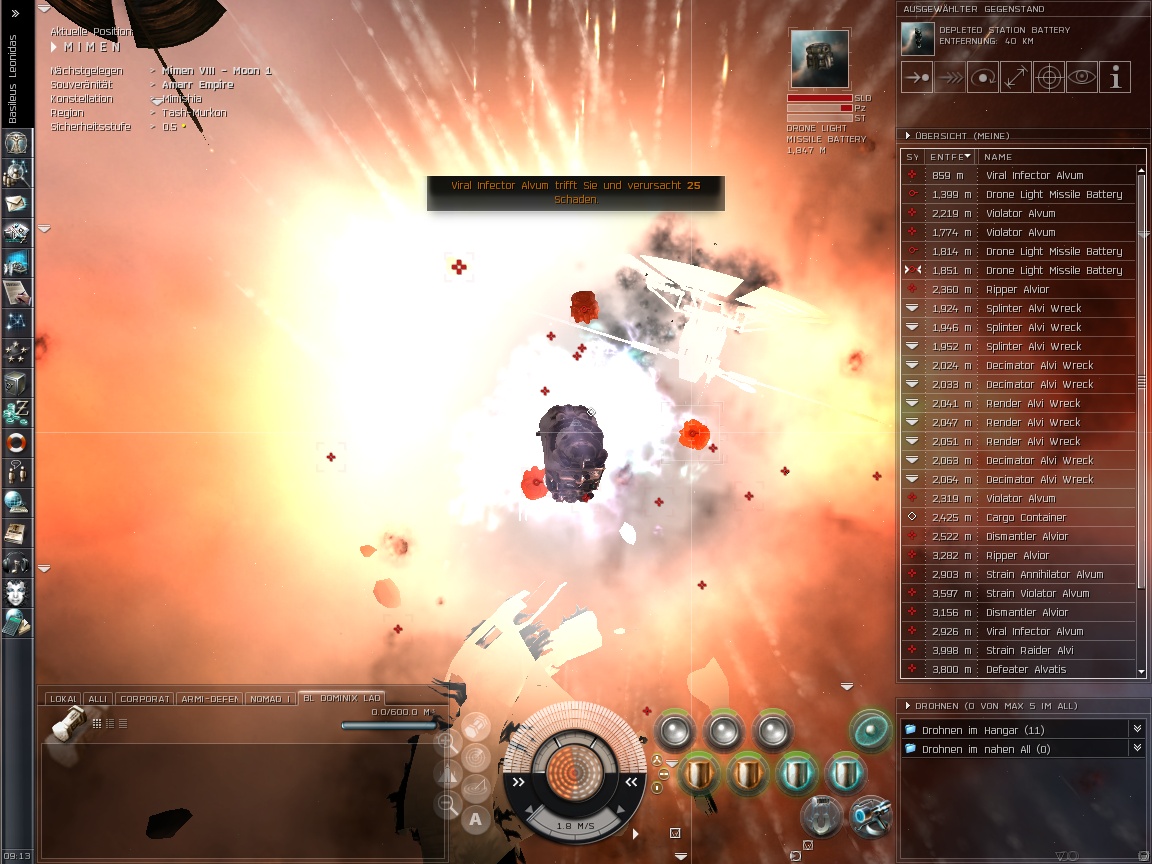Open character sheet icon in sidebar
The width and height of the screenshot is (1152, 864).
click(16, 143)
